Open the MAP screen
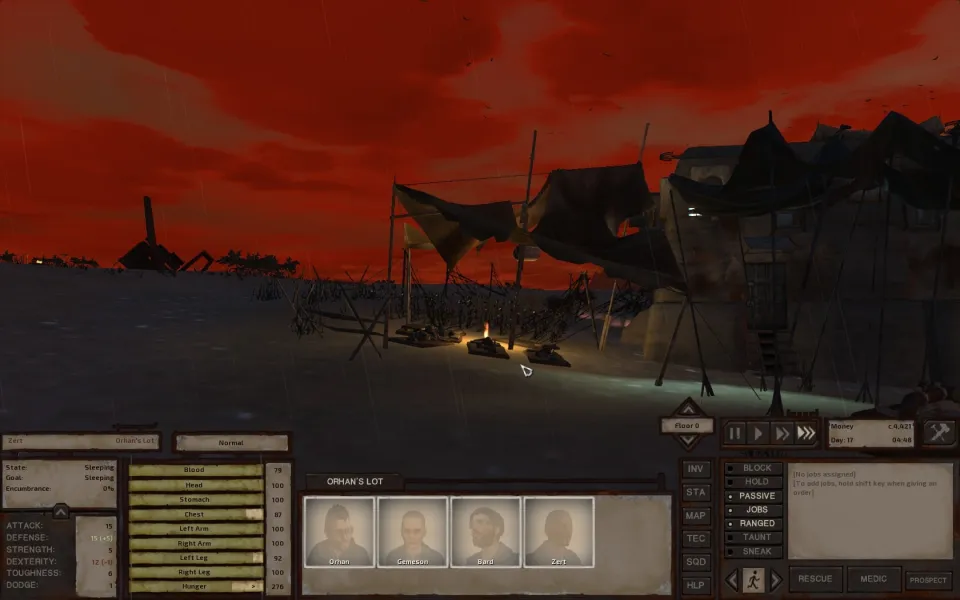 pyautogui.click(x=696, y=515)
